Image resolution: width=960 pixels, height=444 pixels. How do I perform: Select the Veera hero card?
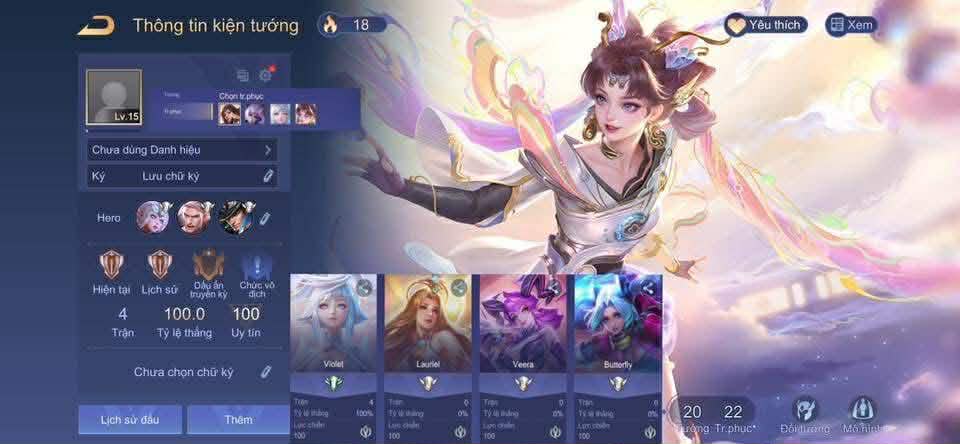pos(521,330)
